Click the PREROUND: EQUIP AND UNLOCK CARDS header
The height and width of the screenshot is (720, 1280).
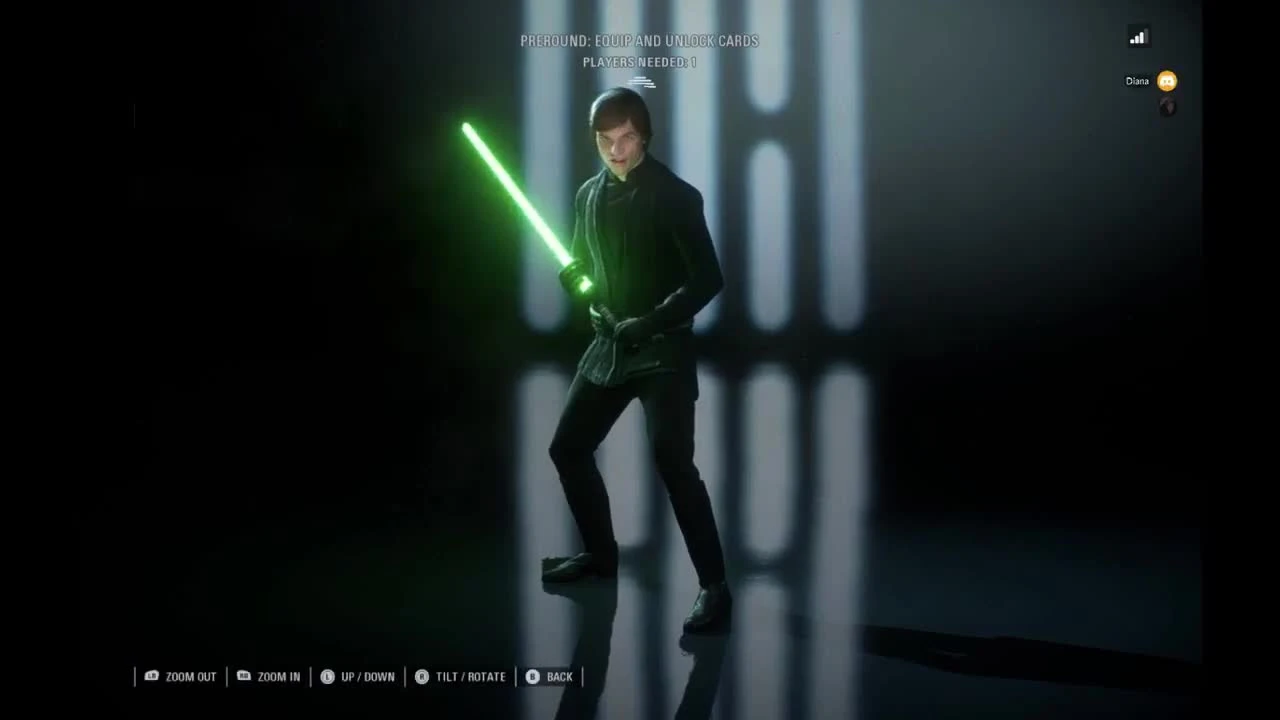tap(639, 41)
